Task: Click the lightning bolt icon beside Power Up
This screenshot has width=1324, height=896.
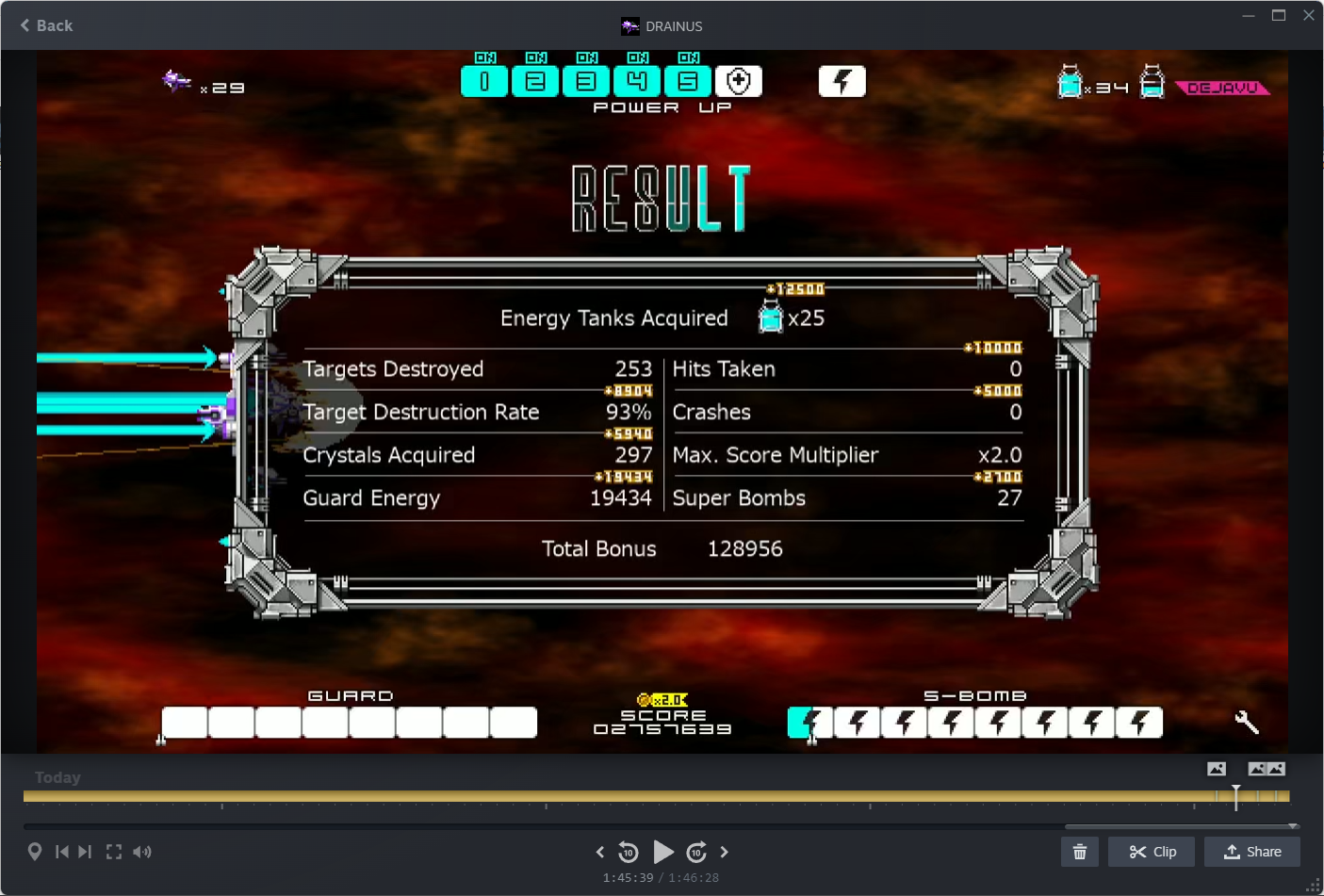Action: tap(842, 82)
